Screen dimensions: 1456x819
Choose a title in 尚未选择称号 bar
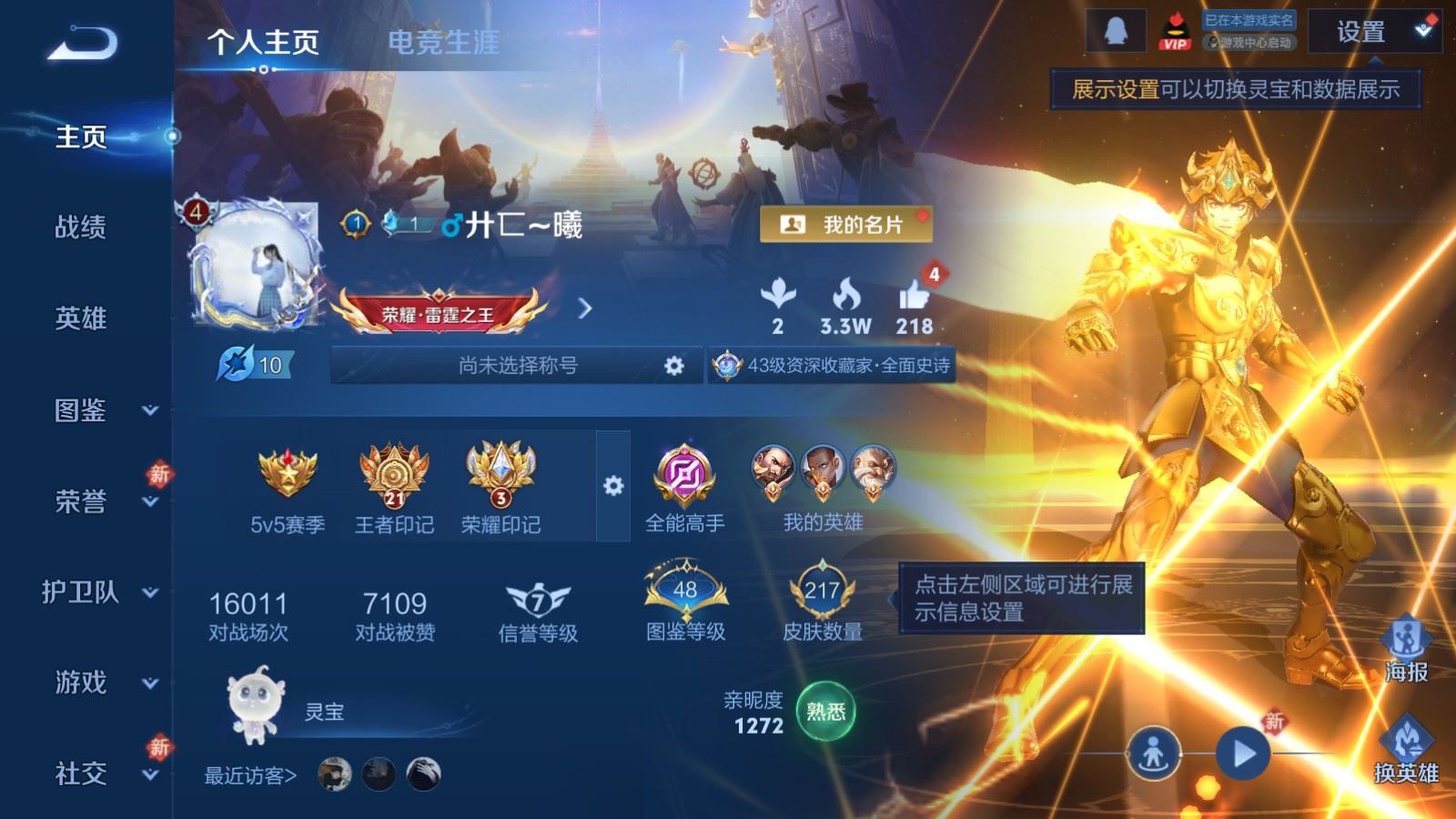coord(518,366)
